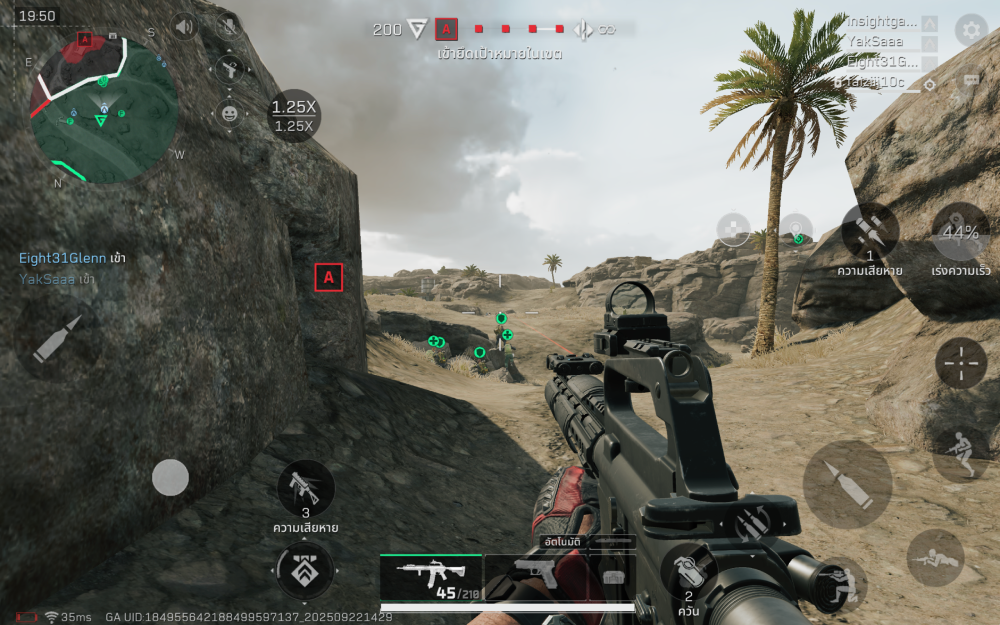
Task: Open the settings gear menu
Action: point(970,29)
